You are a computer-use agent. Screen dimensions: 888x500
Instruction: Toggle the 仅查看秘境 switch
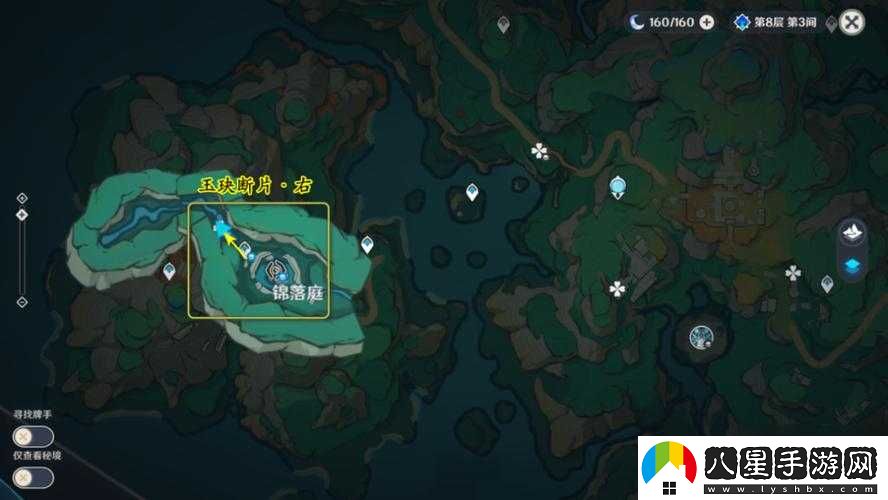point(33,477)
